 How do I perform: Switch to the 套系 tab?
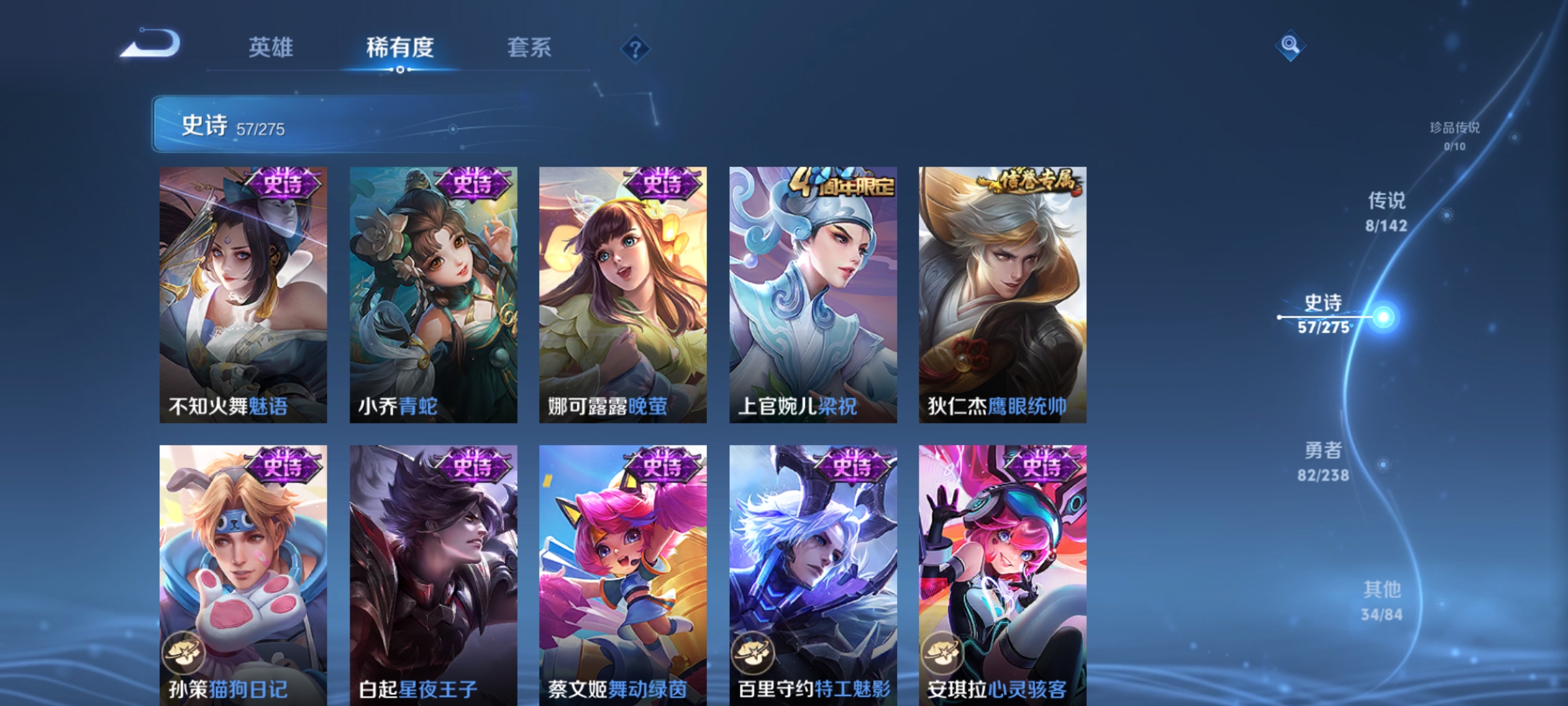coord(529,48)
